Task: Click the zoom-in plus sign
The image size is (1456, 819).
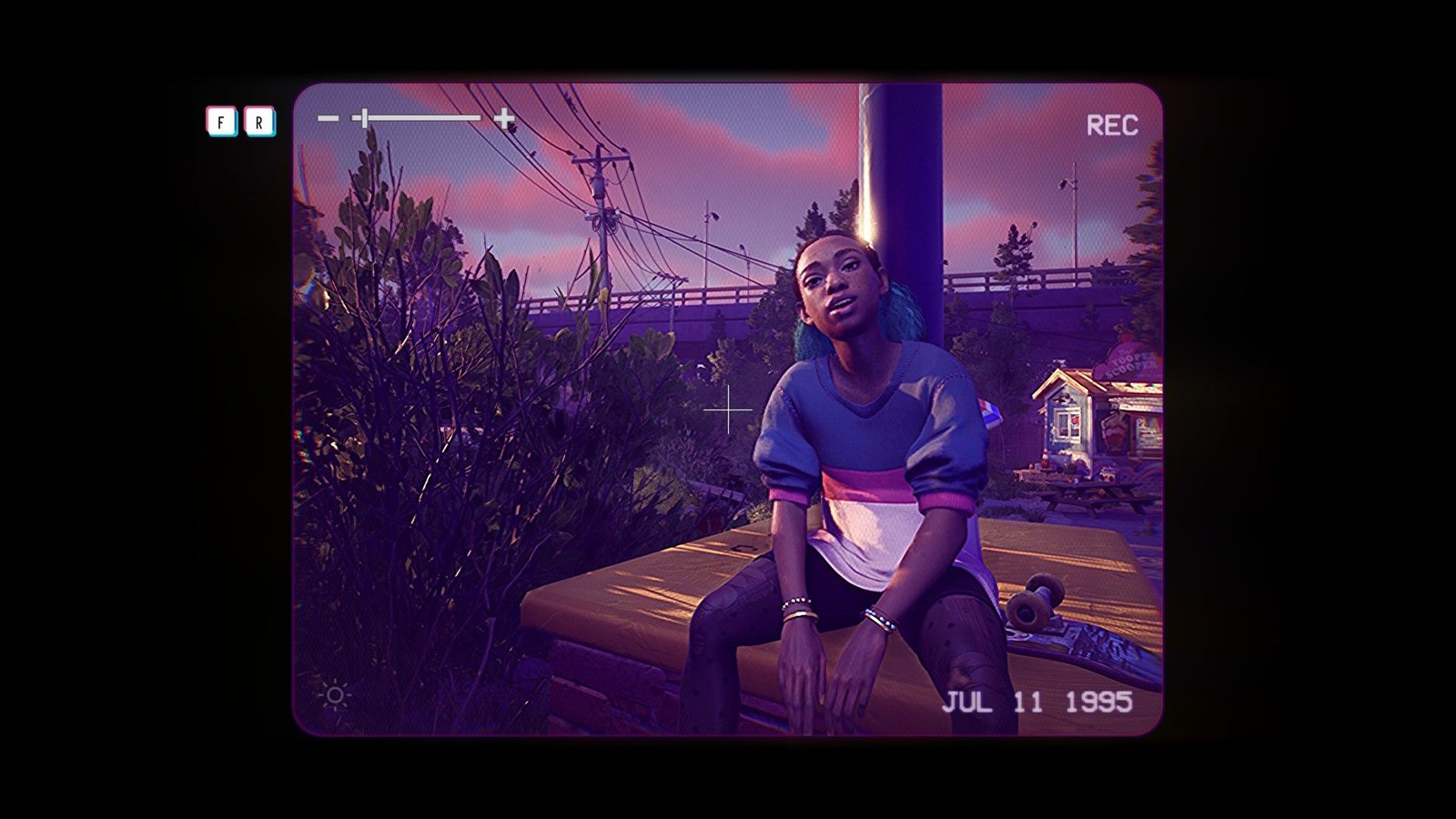Action: pyautogui.click(x=504, y=118)
